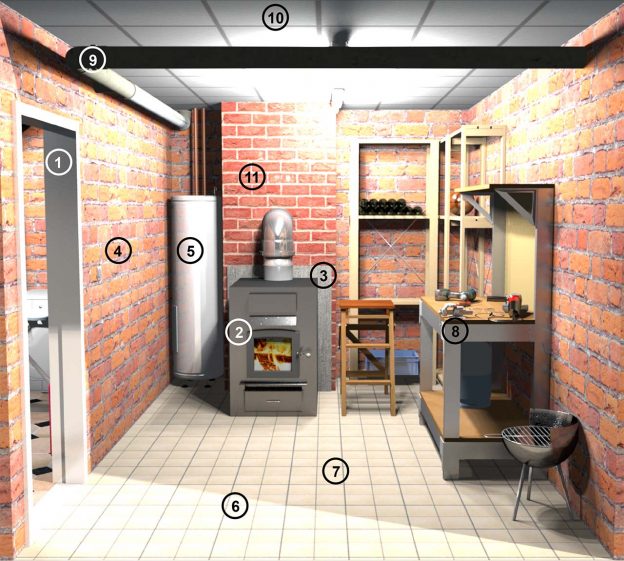624x561 pixels.
Task: Click hotspot number 11 on the chimney
Action: tap(251, 178)
